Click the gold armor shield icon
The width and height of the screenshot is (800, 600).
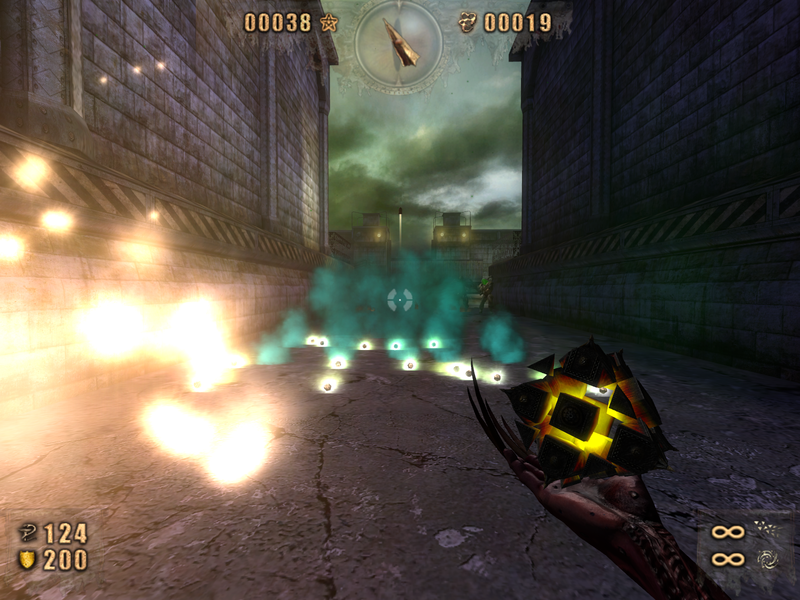pos(27,560)
